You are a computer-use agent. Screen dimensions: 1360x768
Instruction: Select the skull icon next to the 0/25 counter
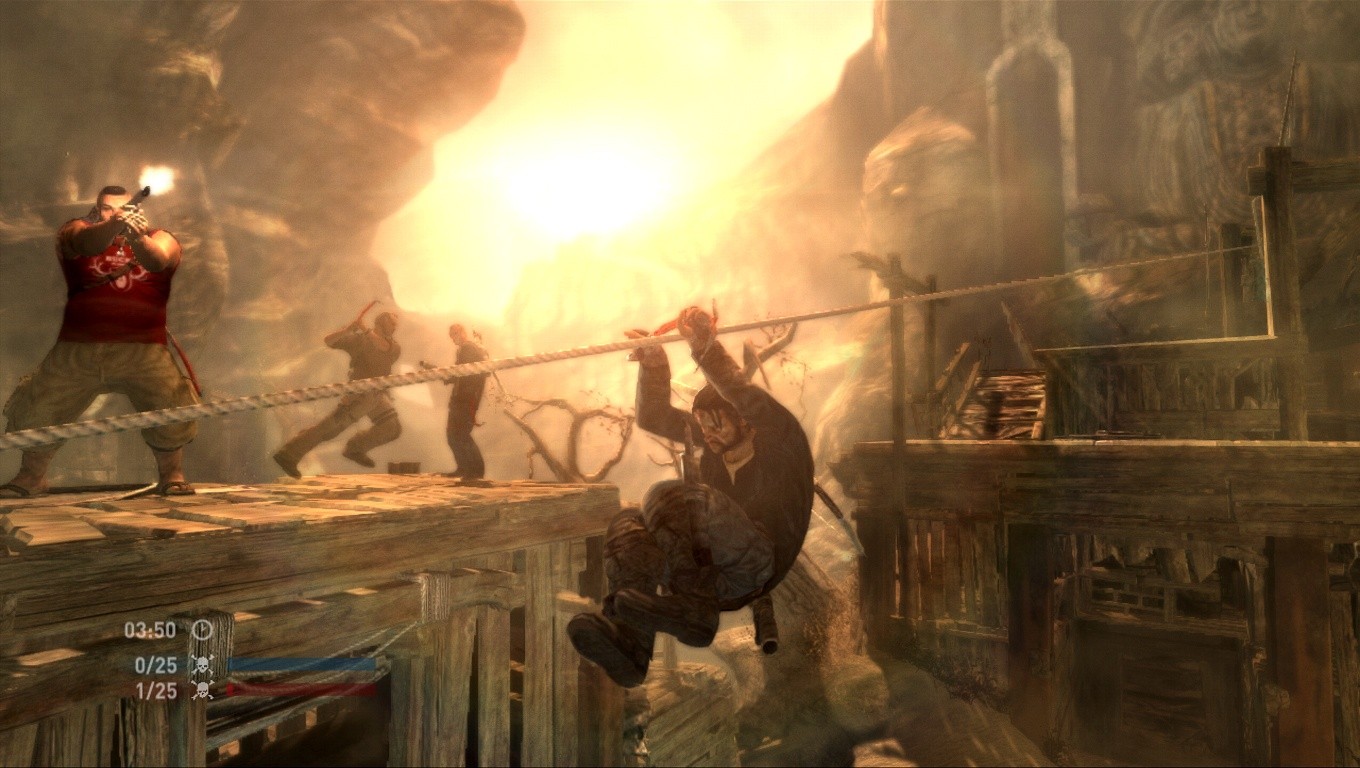[x=201, y=663]
